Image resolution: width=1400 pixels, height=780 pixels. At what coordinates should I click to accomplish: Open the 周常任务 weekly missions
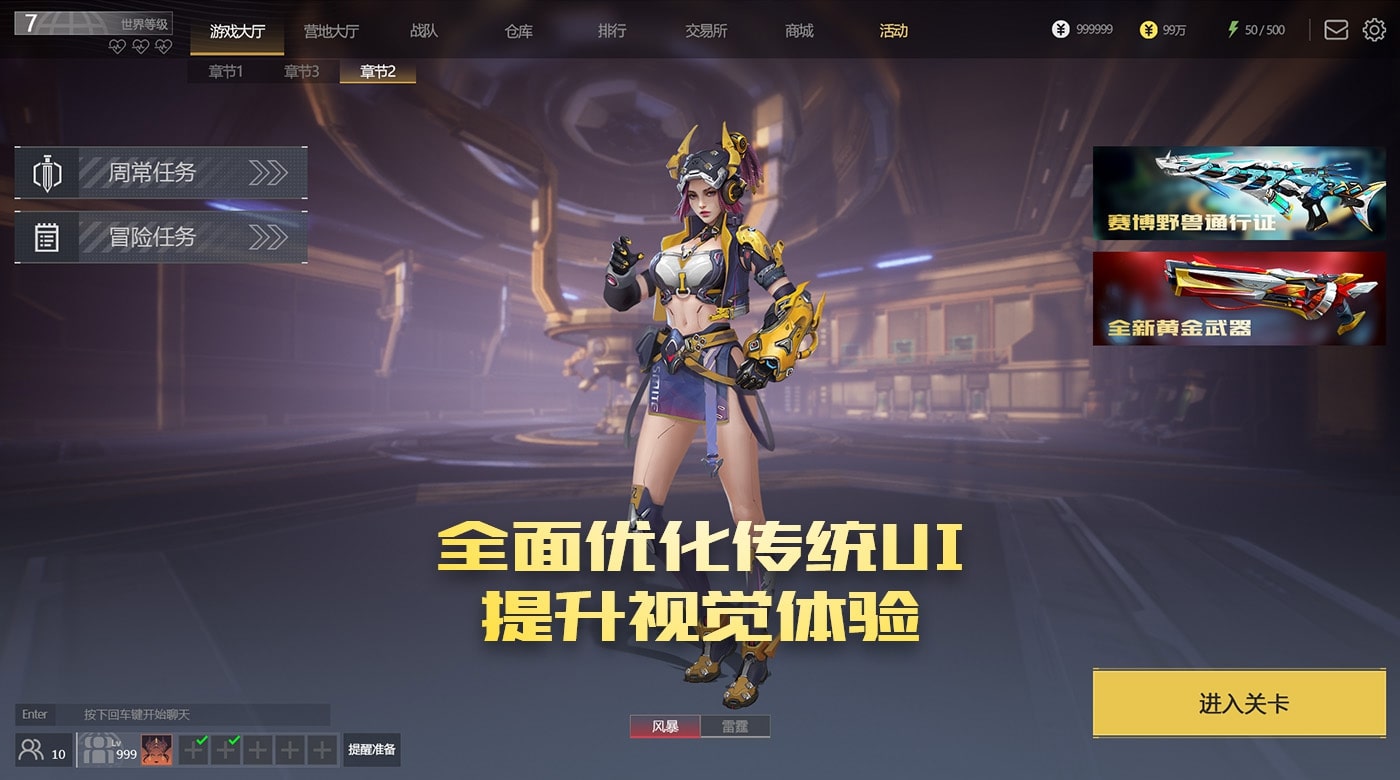[161, 173]
